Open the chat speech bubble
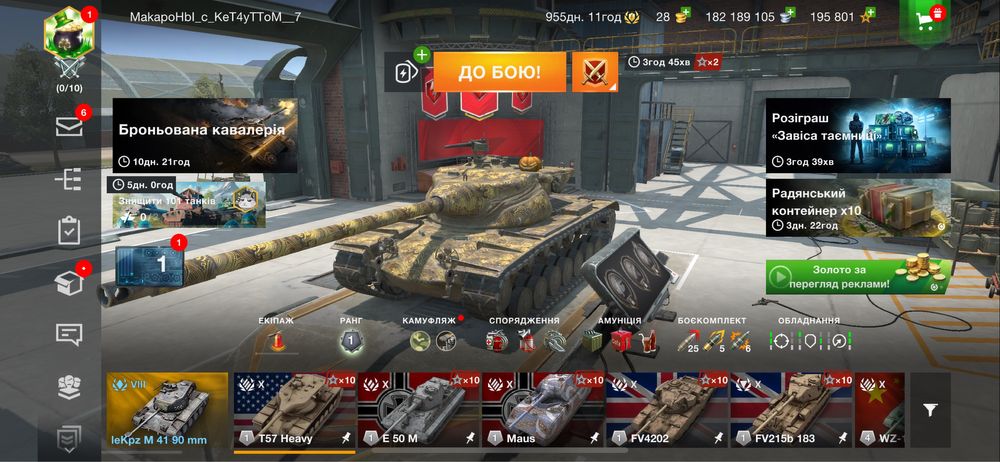1000x462 pixels. pos(68,335)
